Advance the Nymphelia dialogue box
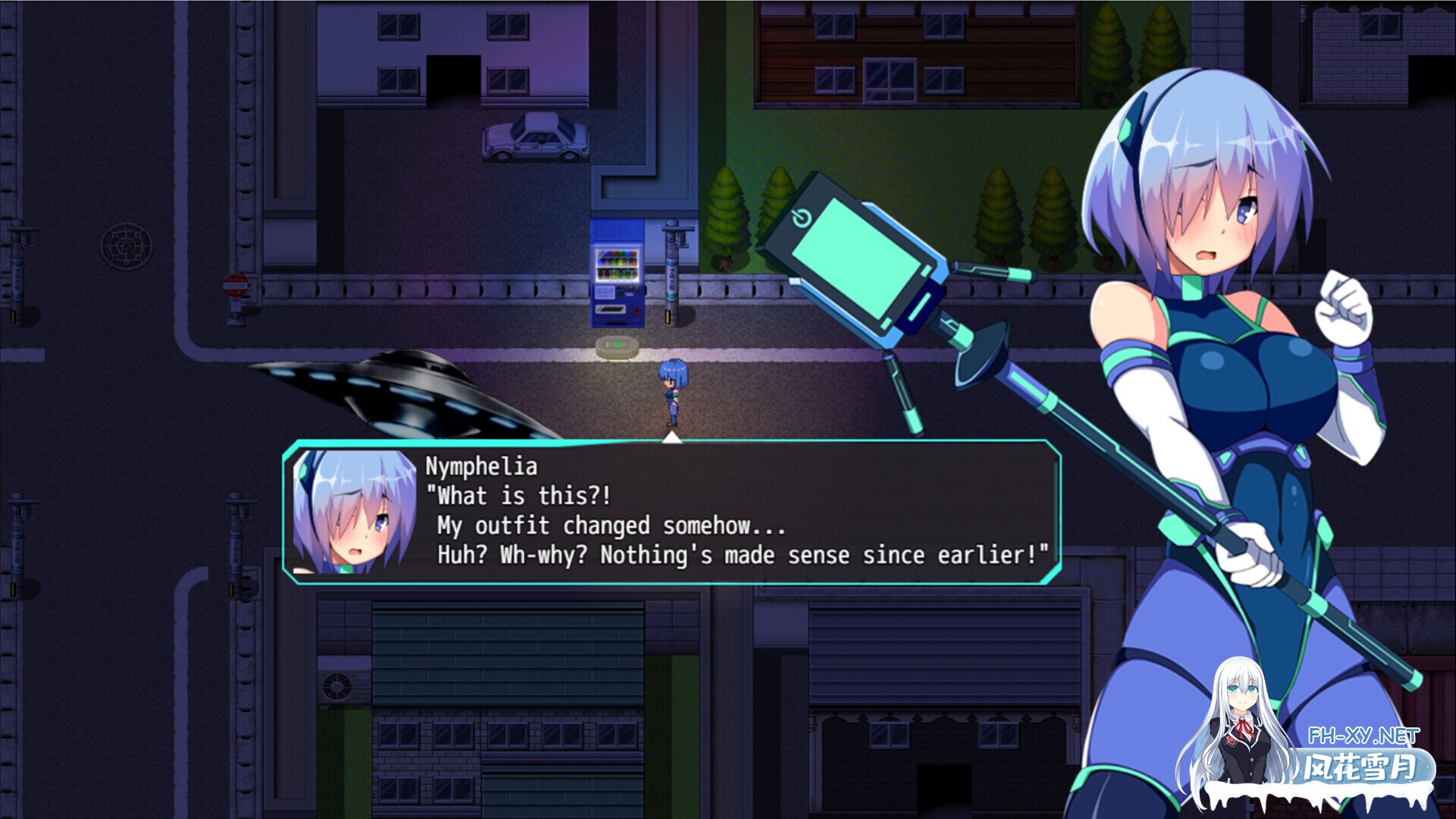The image size is (1456, 819). (x=672, y=512)
